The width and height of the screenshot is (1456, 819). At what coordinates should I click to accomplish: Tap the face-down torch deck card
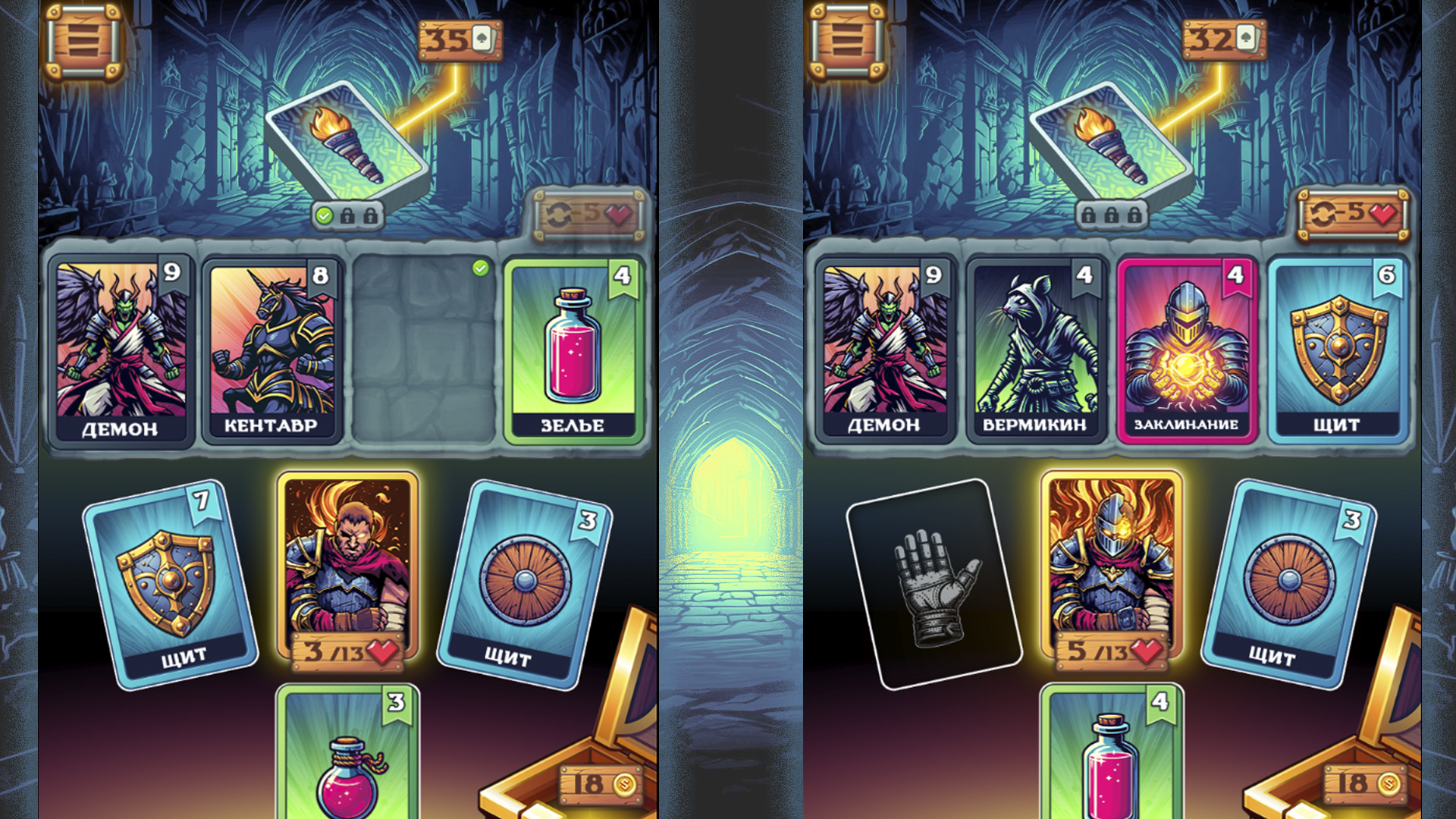(x=349, y=148)
